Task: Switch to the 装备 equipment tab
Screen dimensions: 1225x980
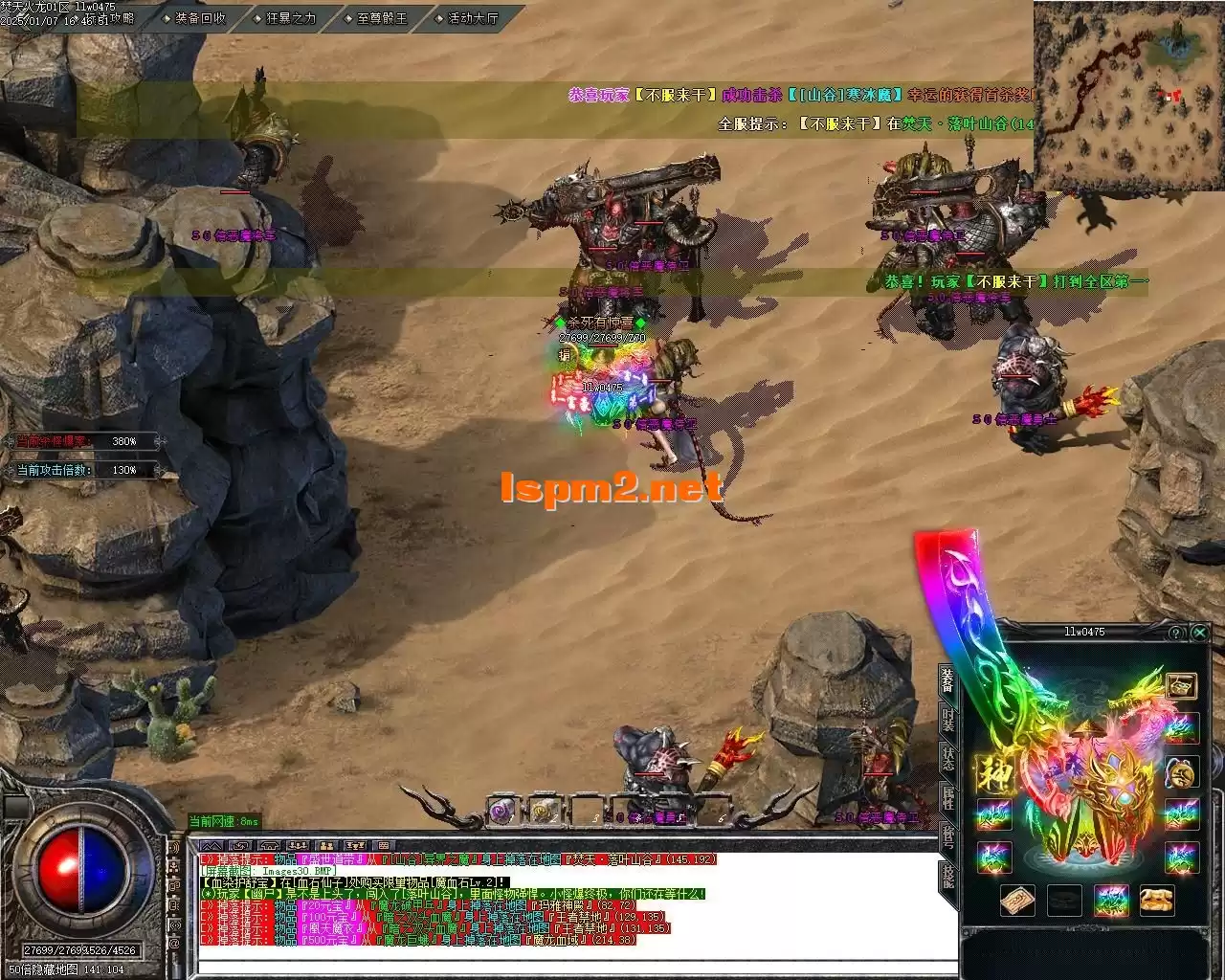Action: (x=947, y=679)
